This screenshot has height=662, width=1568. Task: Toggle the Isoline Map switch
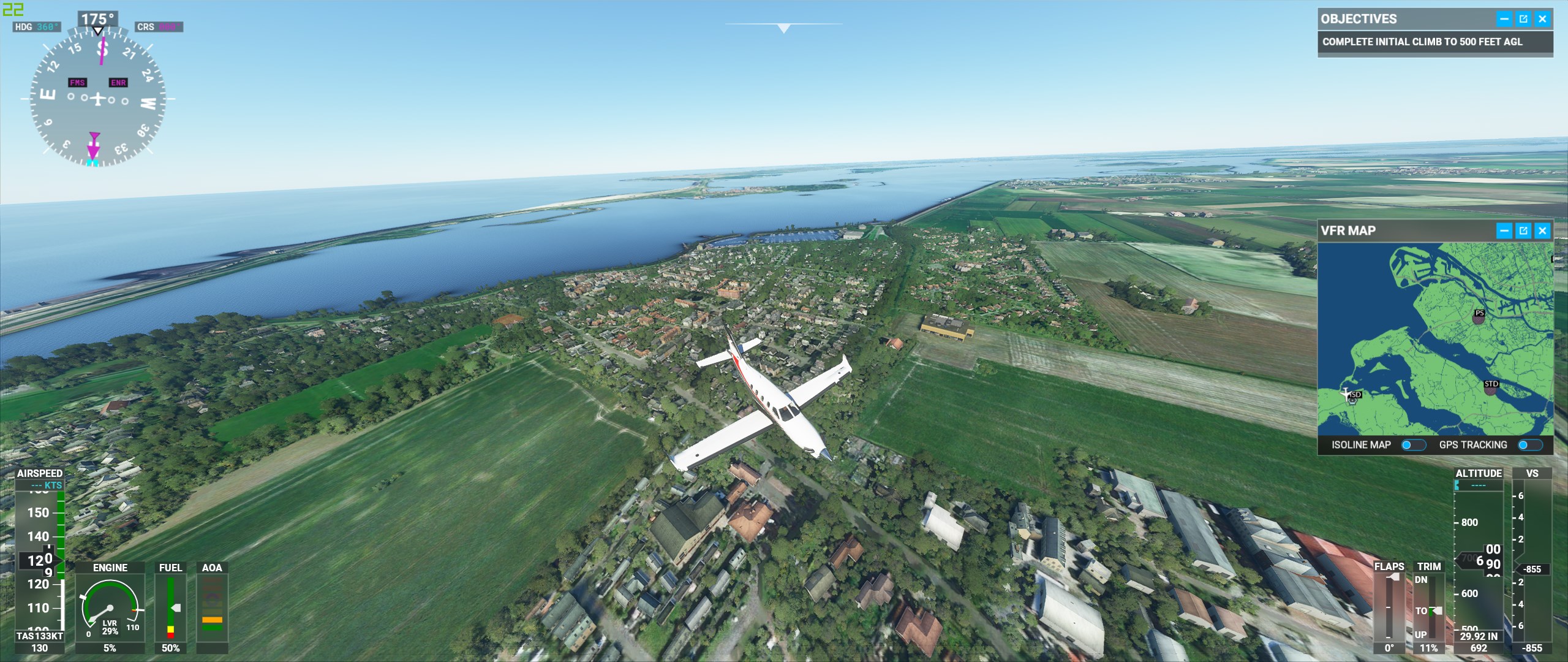[x=1413, y=445]
